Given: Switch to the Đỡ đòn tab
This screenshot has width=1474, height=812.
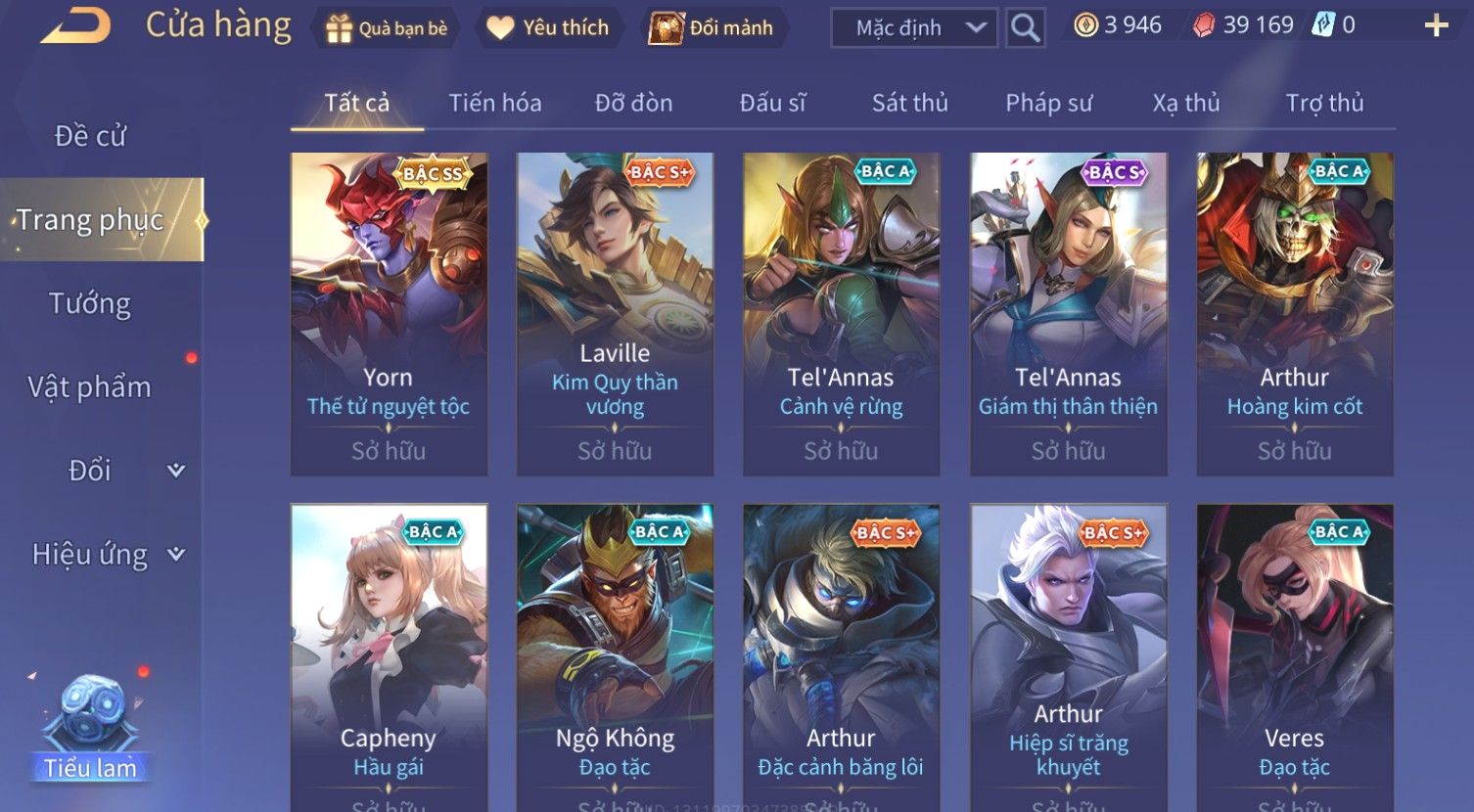Looking at the screenshot, I should 633,103.
